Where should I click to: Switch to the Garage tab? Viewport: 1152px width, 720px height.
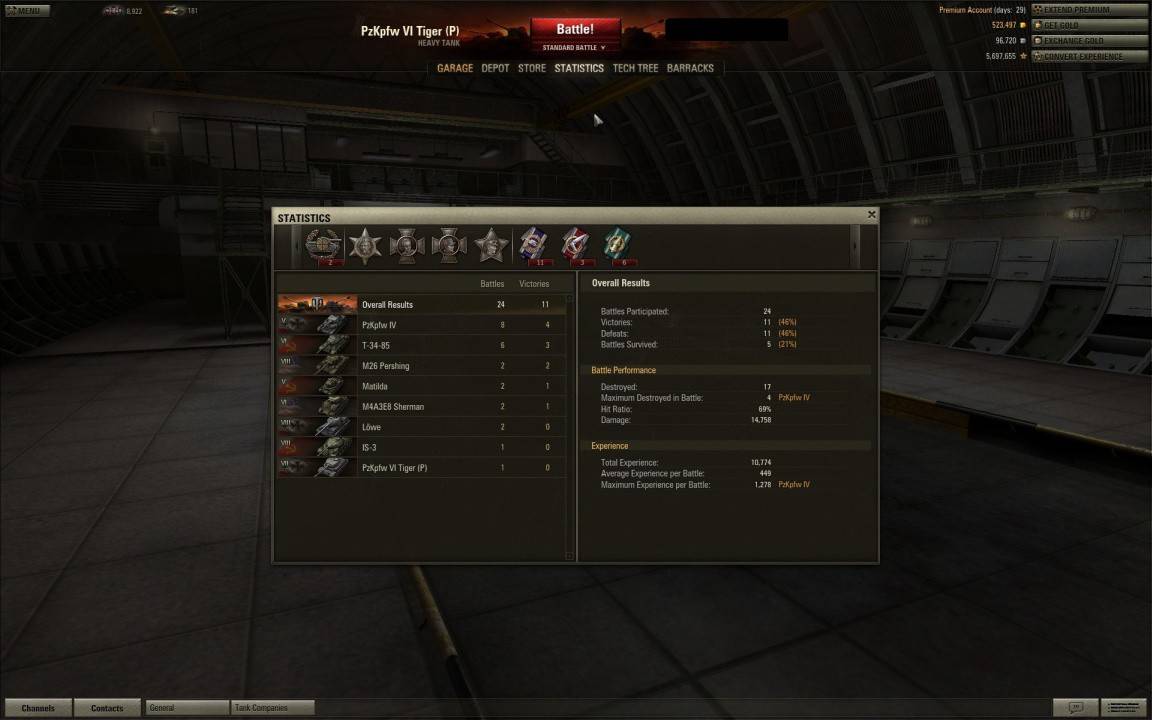click(x=455, y=68)
